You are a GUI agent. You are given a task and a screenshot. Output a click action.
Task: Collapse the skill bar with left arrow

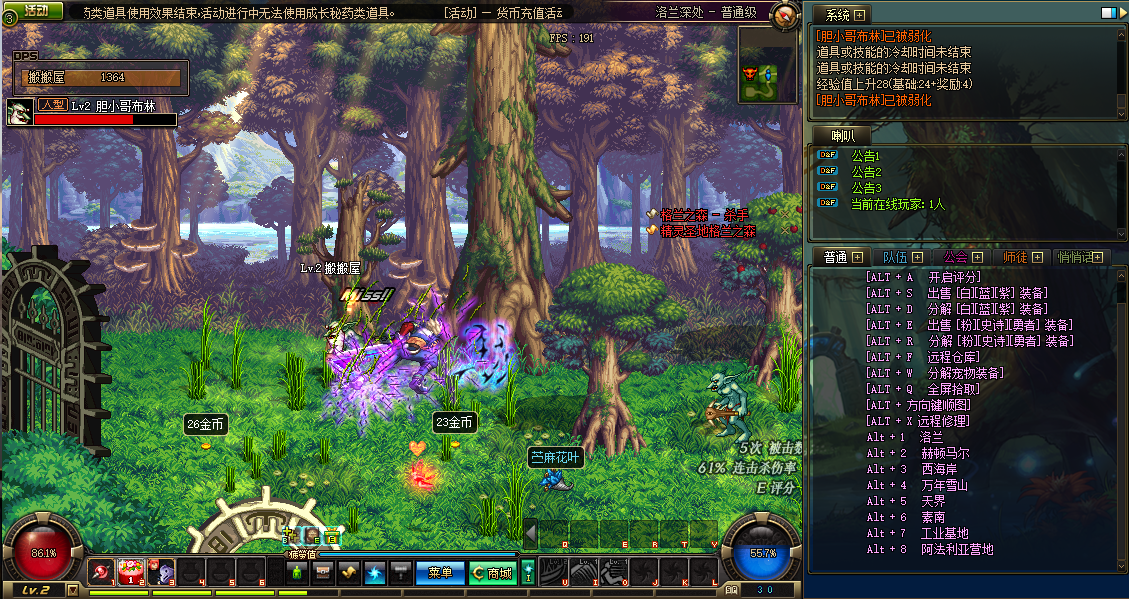coord(530,534)
